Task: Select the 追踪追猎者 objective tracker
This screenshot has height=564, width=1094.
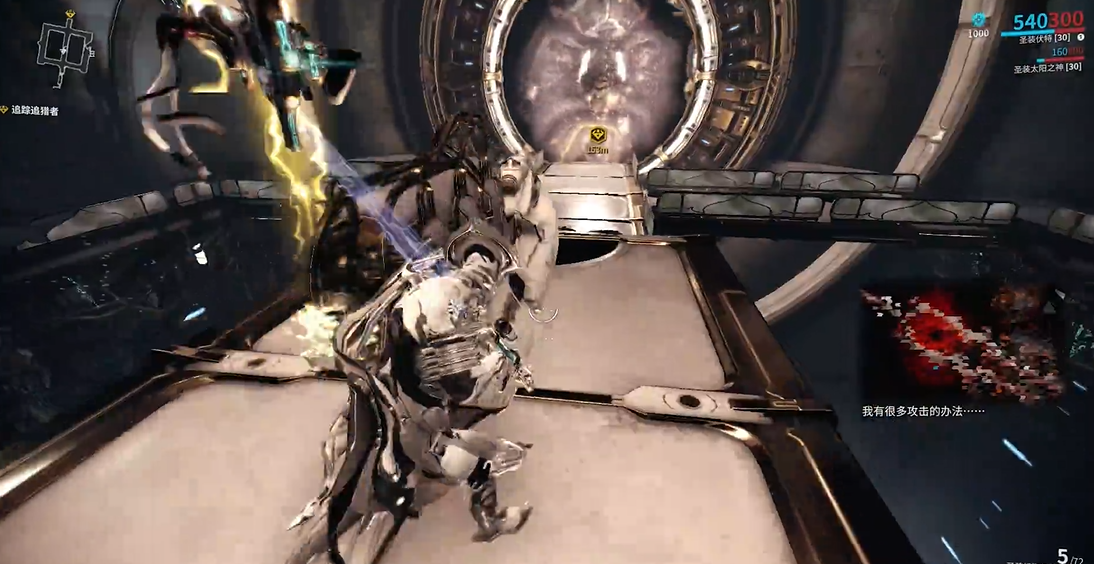Action: (x=34, y=110)
